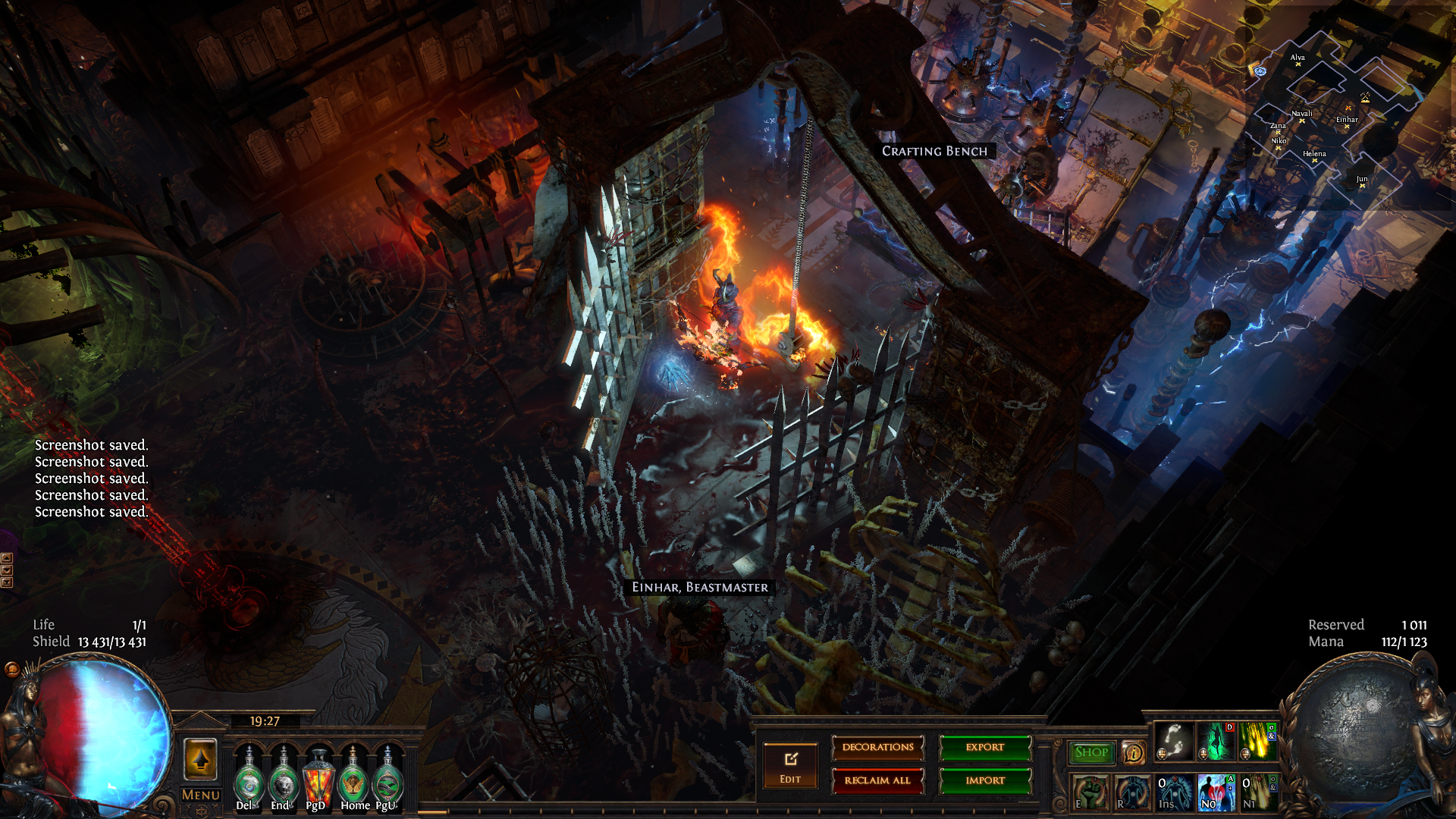This screenshot has width=1456, height=819.
Task: Open the green Shop button
Action: click(x=1091, y=752)
